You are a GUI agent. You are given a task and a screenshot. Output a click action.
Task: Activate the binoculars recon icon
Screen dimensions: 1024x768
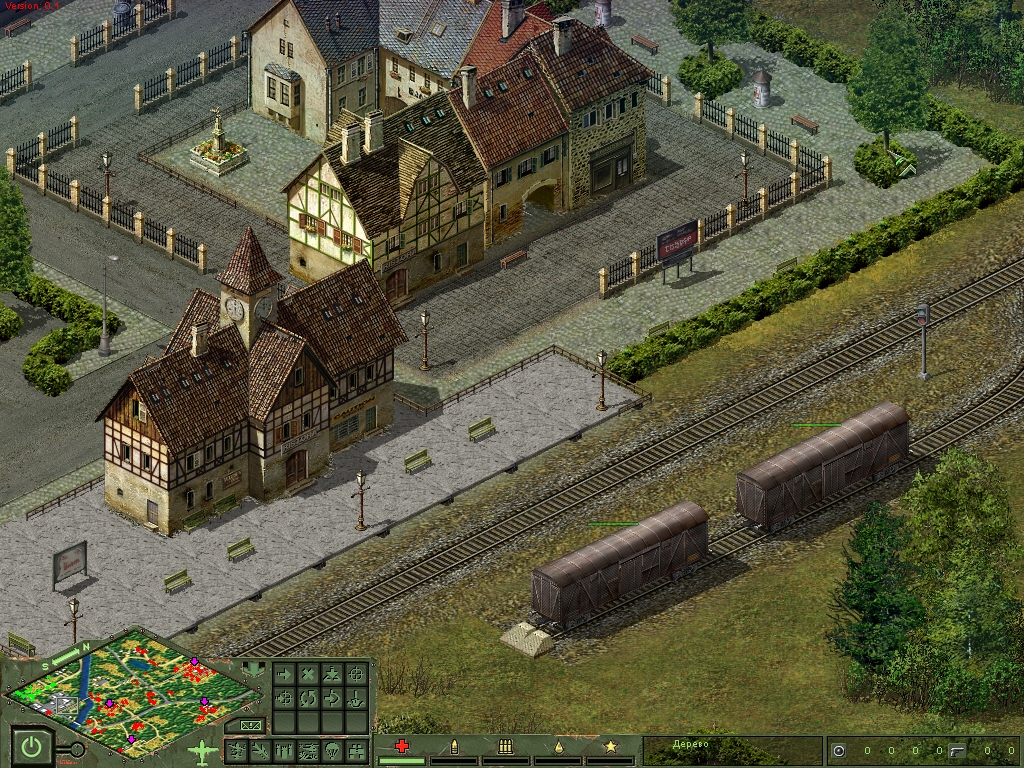(356, 750)
